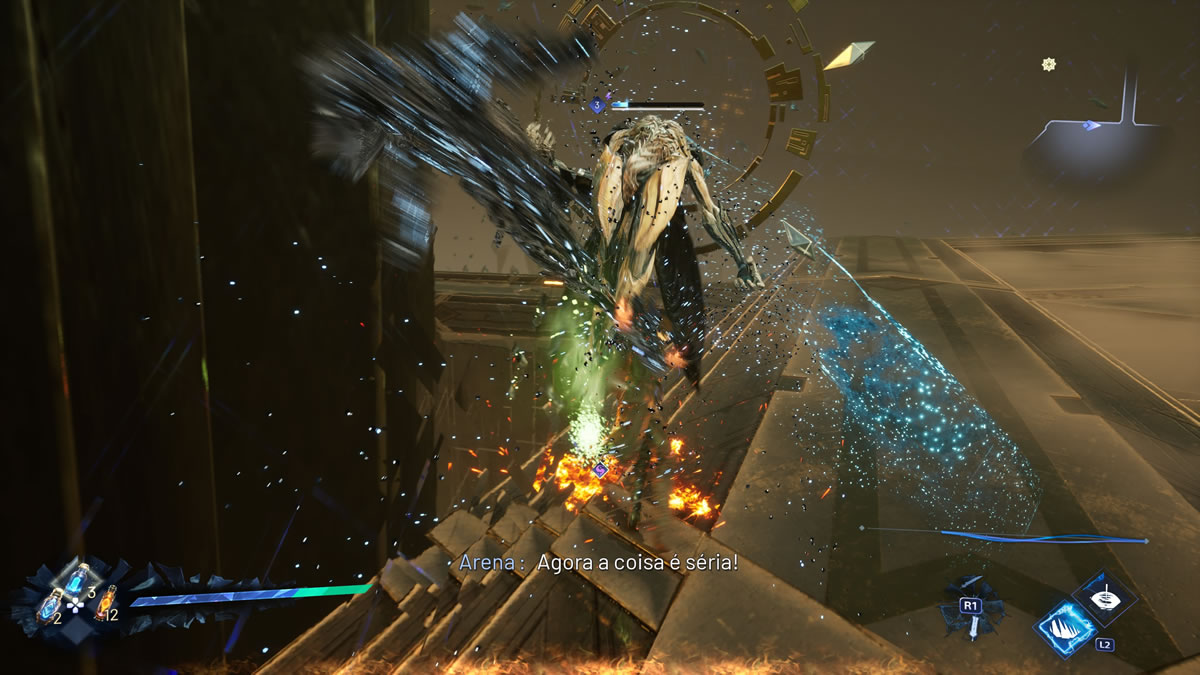1200x675 pixels.
Task: Select the orange potion with count 12
Action: pos(103,602)
